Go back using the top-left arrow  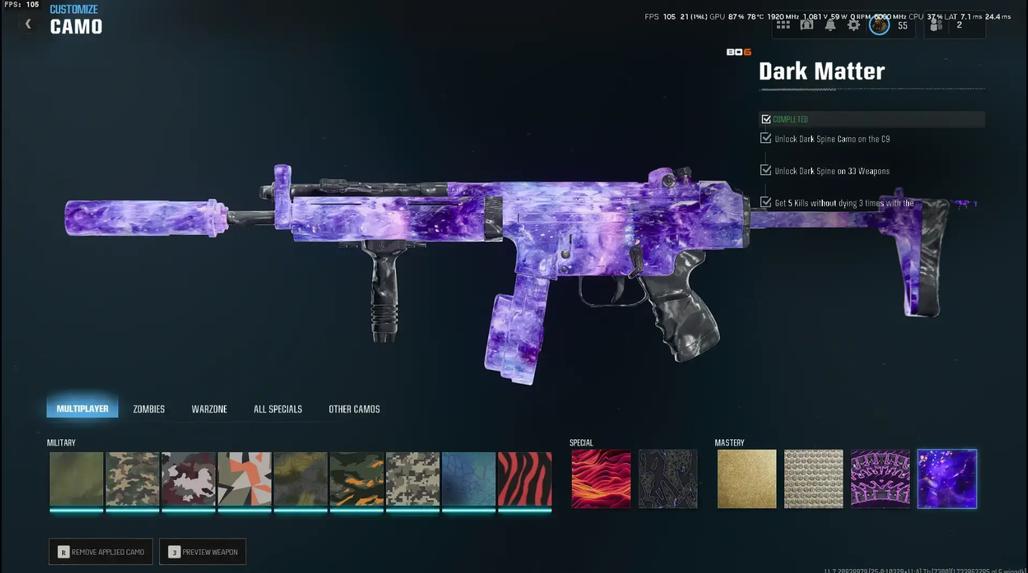[x=28, y=24]
